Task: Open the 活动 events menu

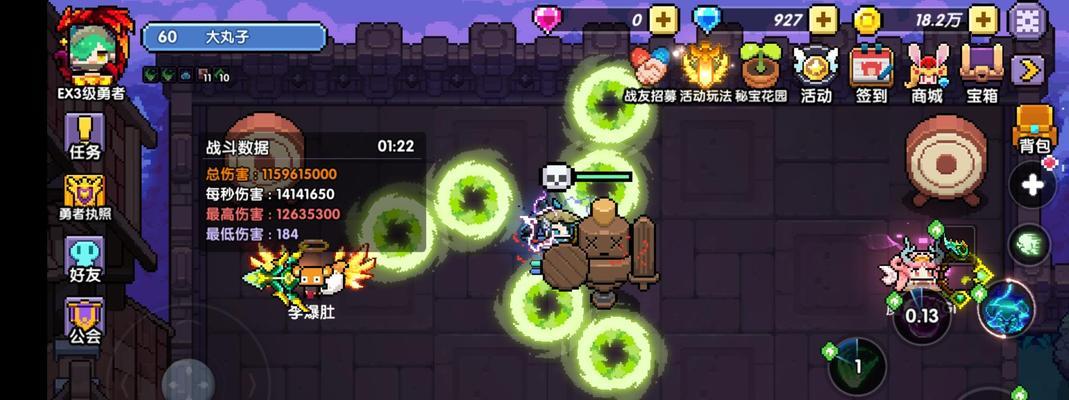Action: [816, 72]
